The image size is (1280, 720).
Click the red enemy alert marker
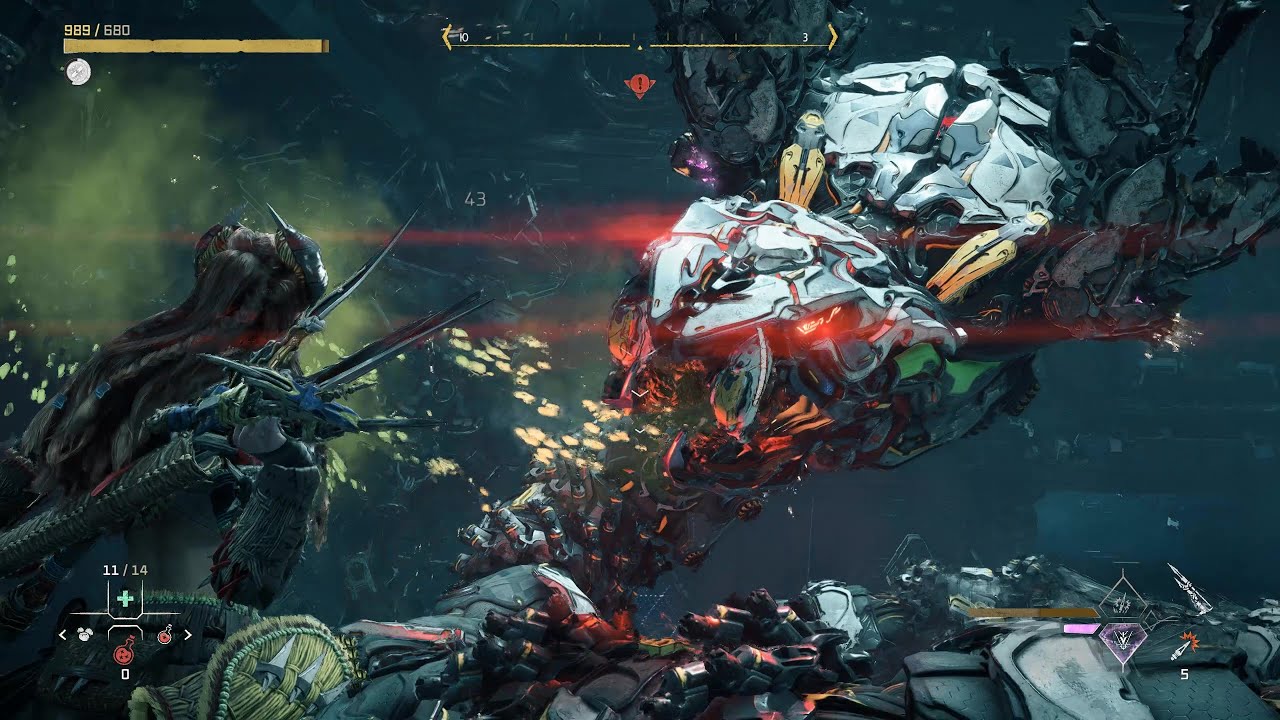coord(639,85)
